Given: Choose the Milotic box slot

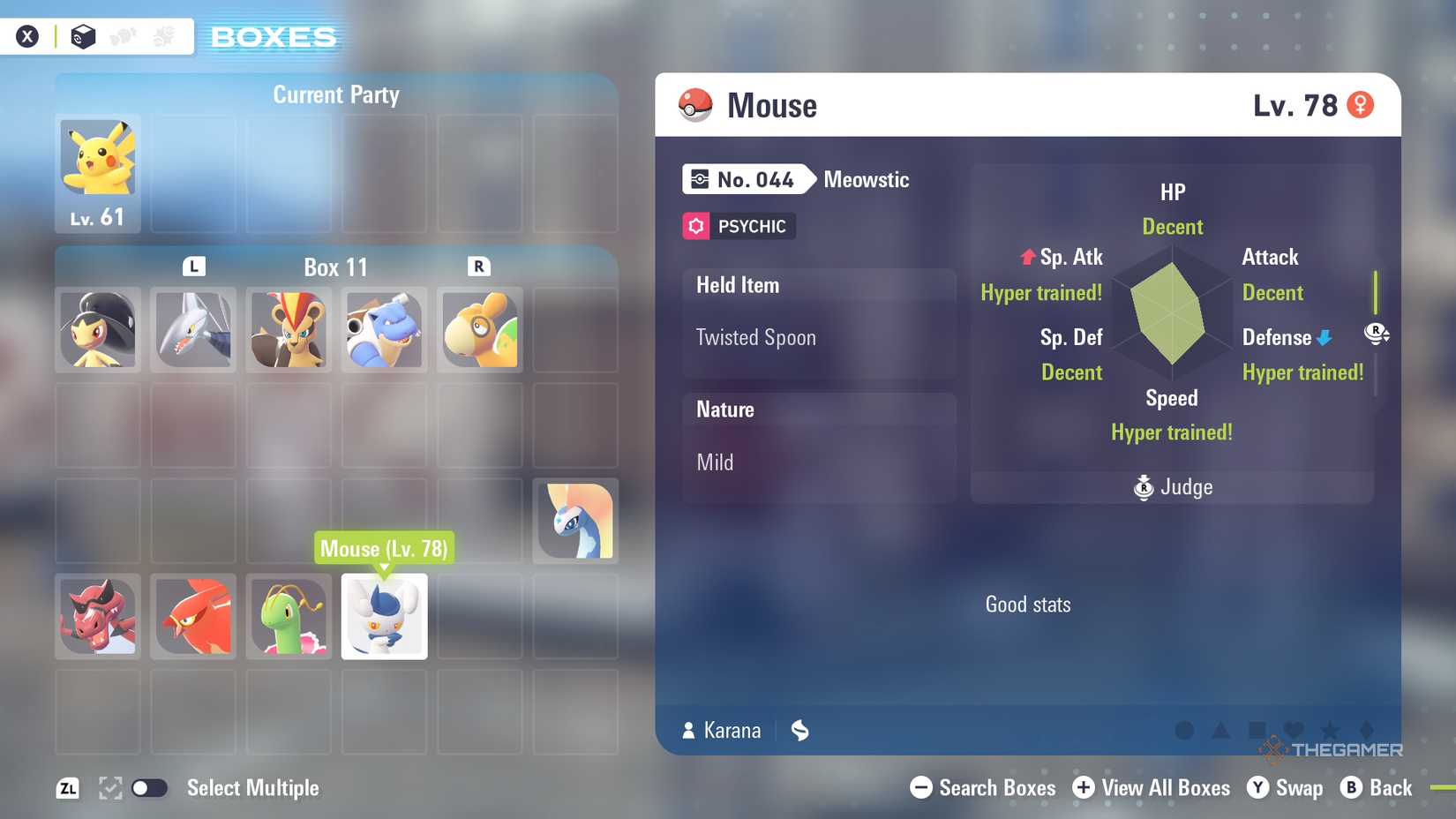Looking at the screenshot, I should click(575, 521).
